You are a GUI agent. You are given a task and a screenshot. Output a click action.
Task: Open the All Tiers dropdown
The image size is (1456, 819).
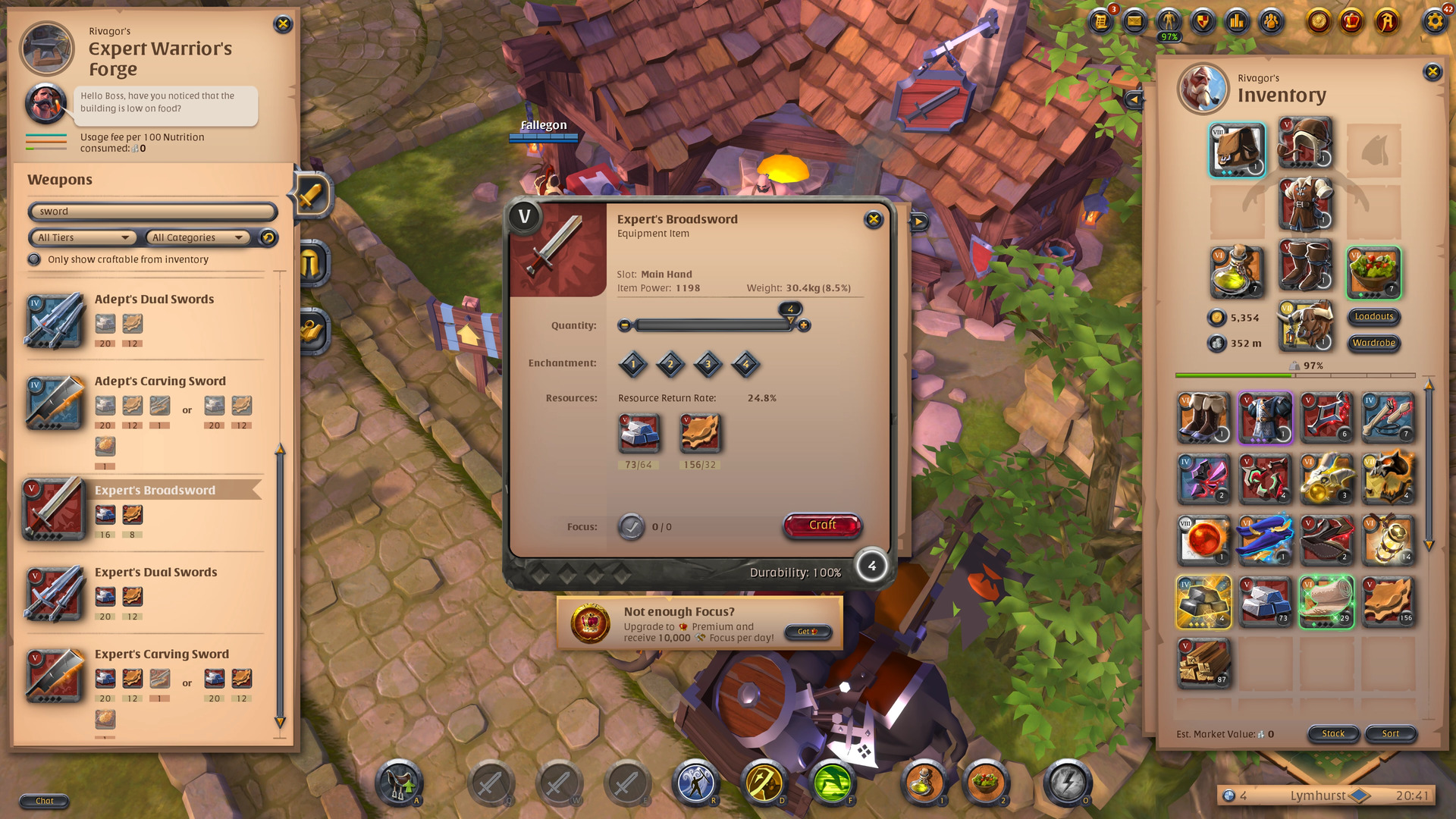click(82, 237)
